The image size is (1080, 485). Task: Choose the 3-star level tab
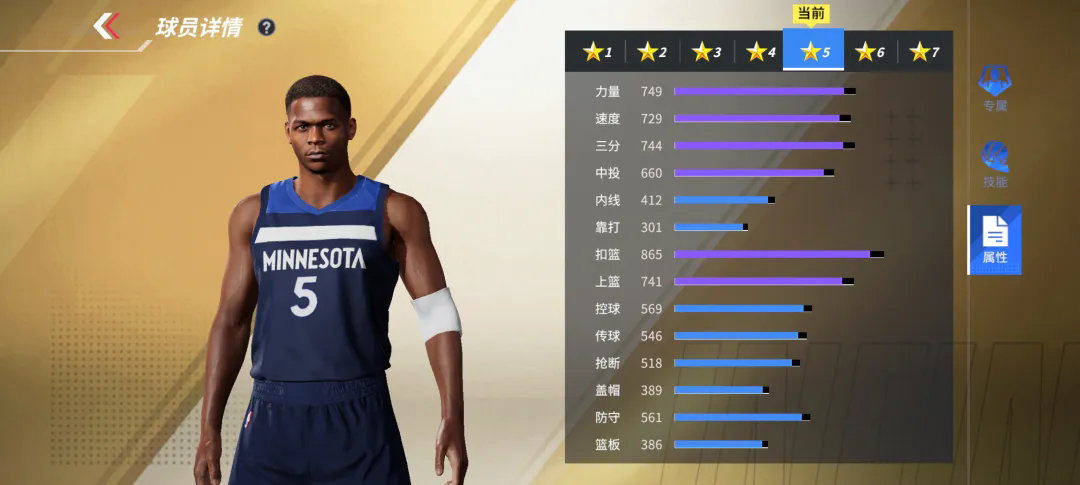pos(706,51)
